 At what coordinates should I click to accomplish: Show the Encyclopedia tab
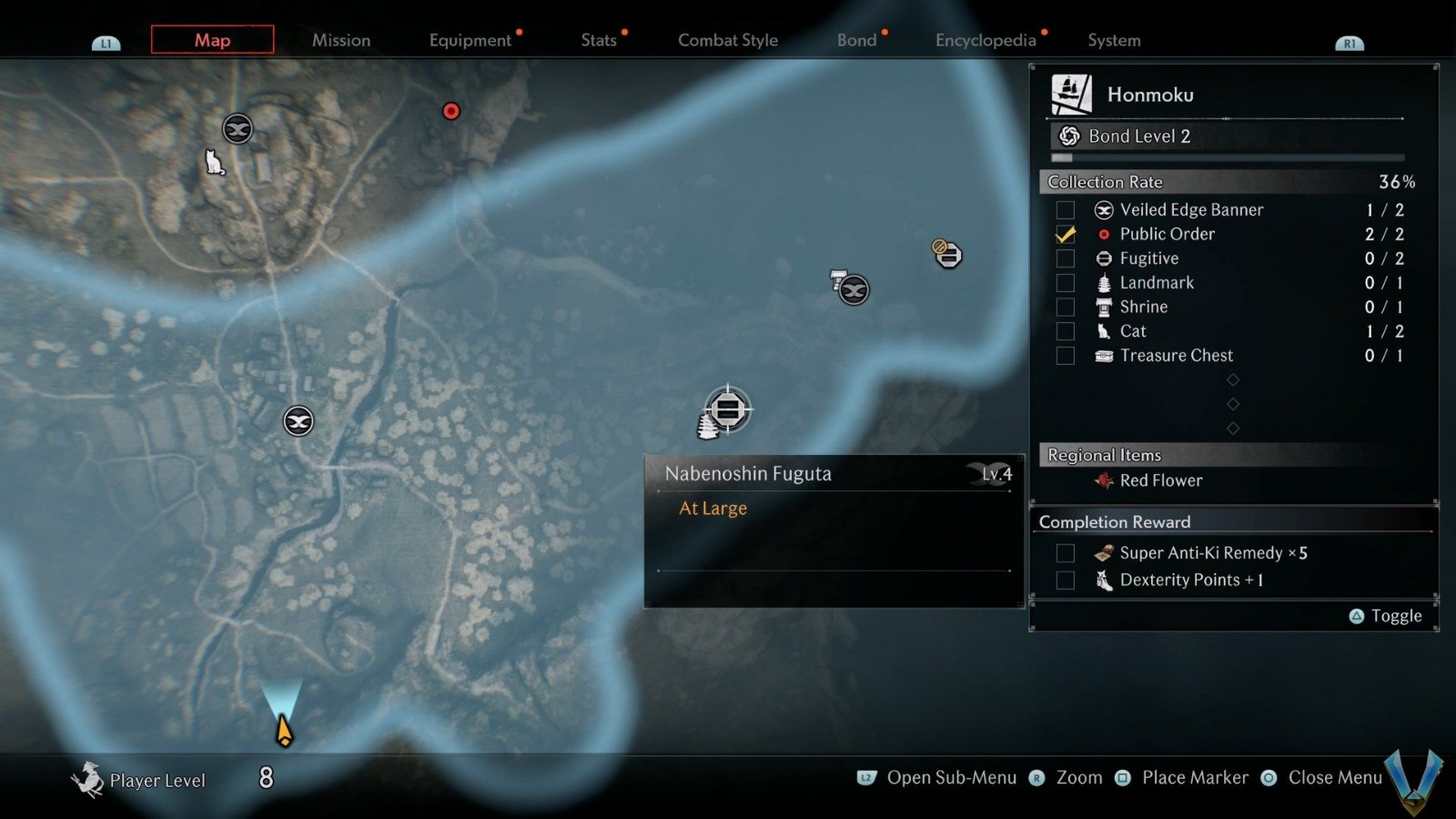pos(986,40)
